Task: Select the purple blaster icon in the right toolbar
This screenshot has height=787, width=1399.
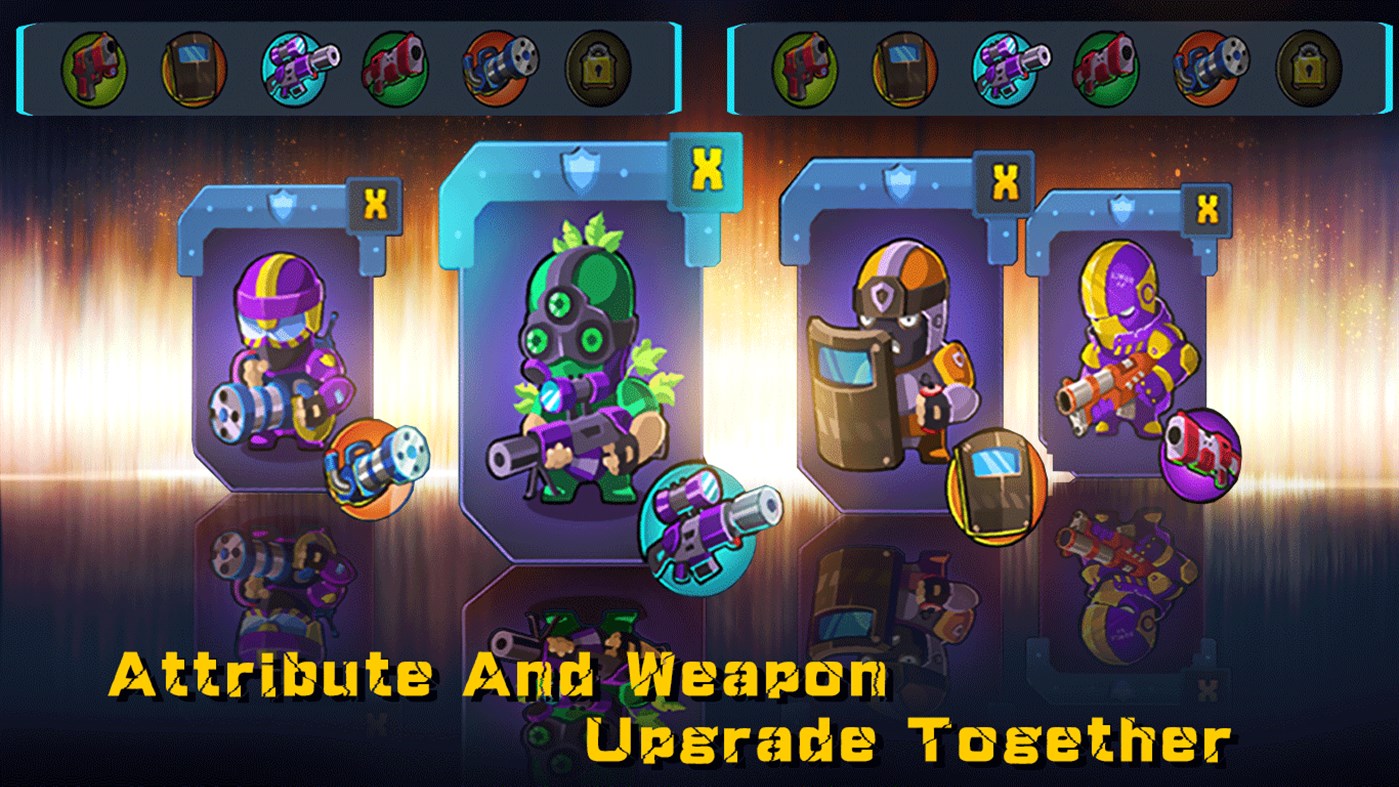Action: (x=1007, y=67)
